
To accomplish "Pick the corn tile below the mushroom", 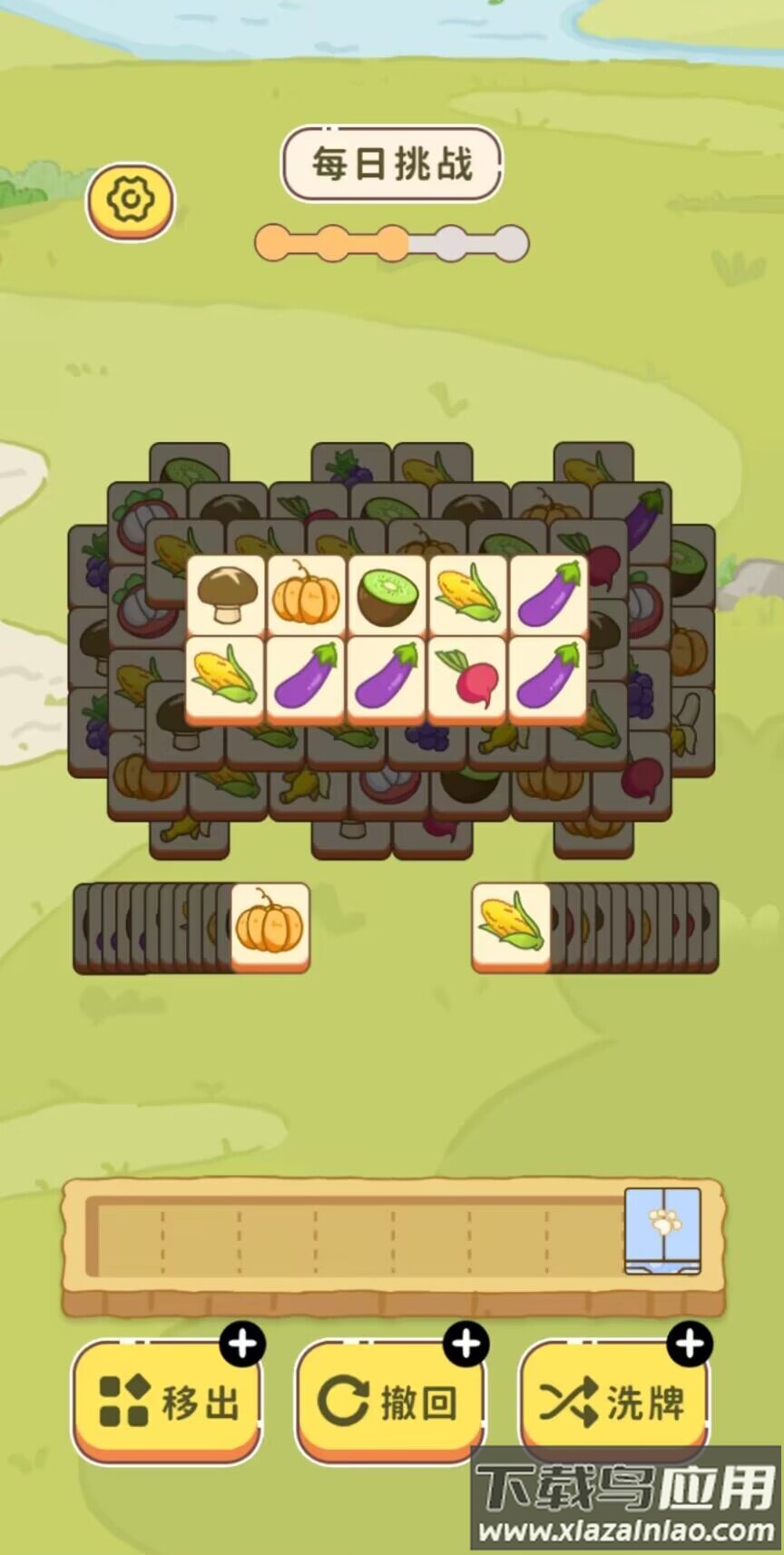I will pyautogui.click(x=226, y=676).
